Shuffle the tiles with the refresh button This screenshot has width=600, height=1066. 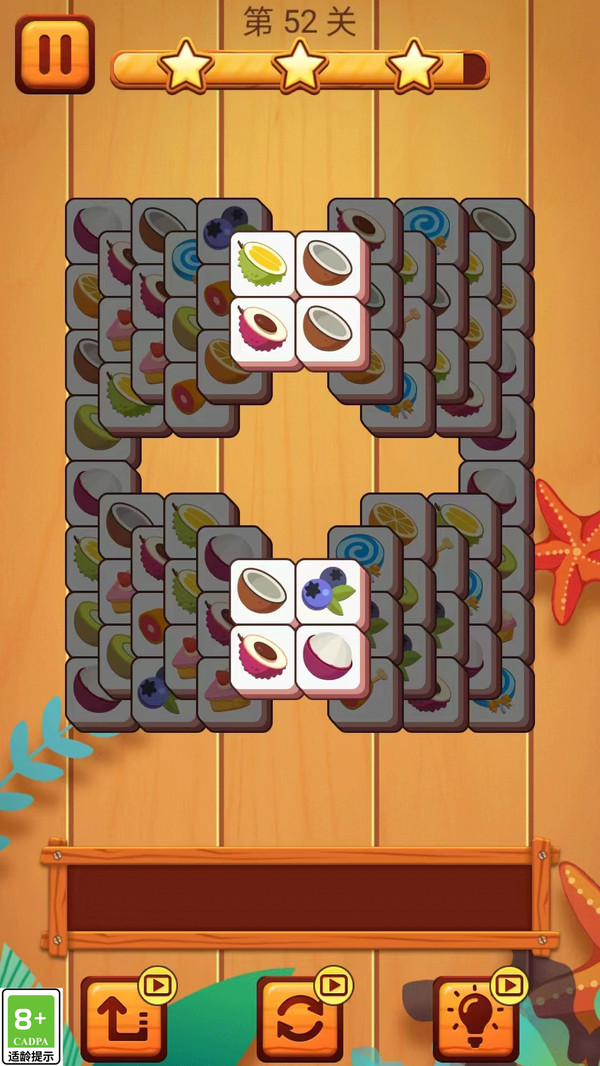pyautogui.click(x=300, y=1018)
